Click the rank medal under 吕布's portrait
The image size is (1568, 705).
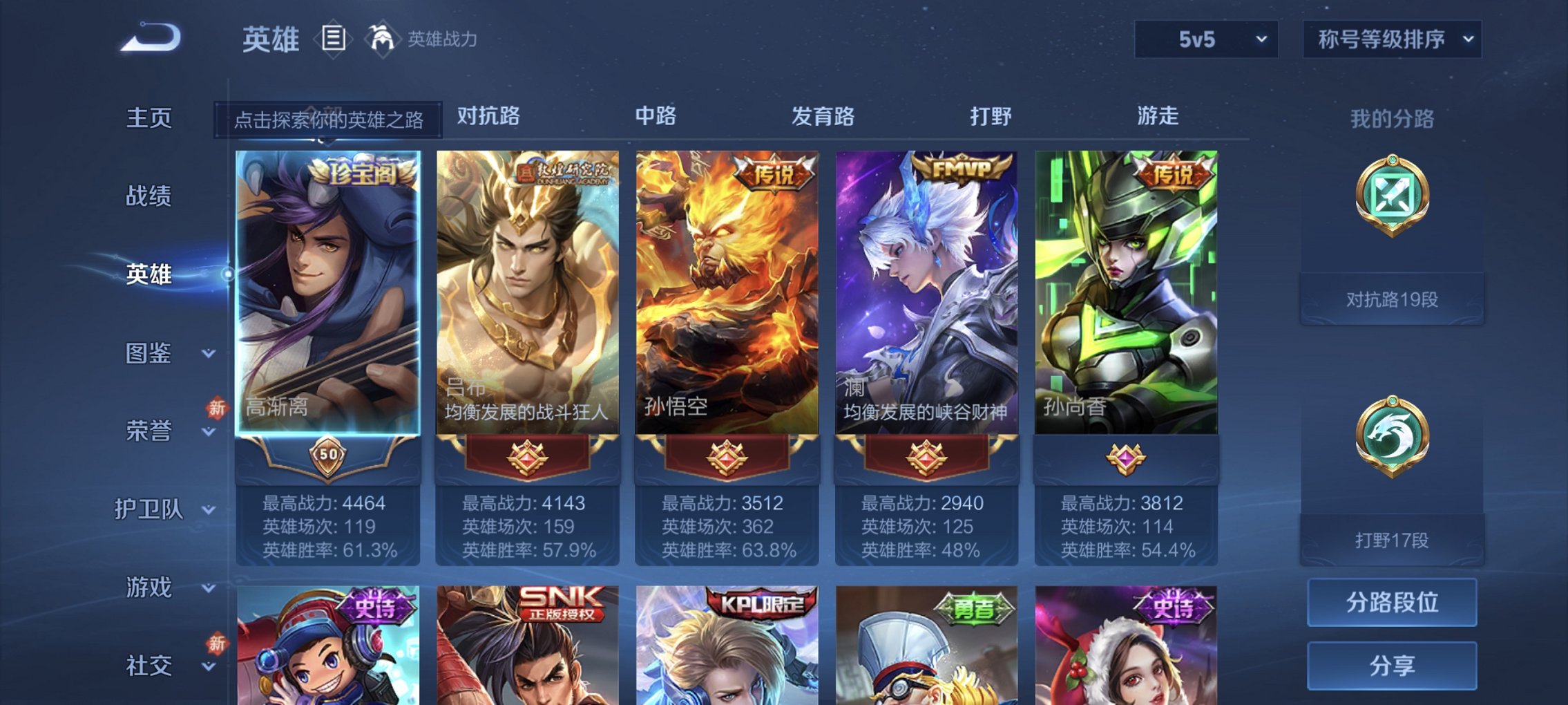tap(528, 456)
